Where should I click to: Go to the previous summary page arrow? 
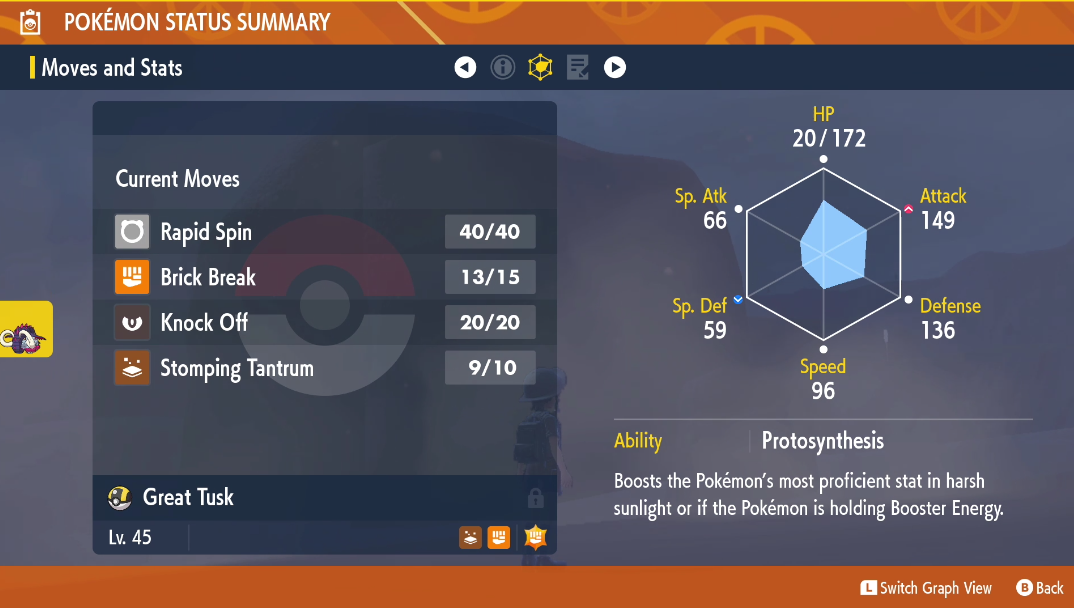coord(465,68)
